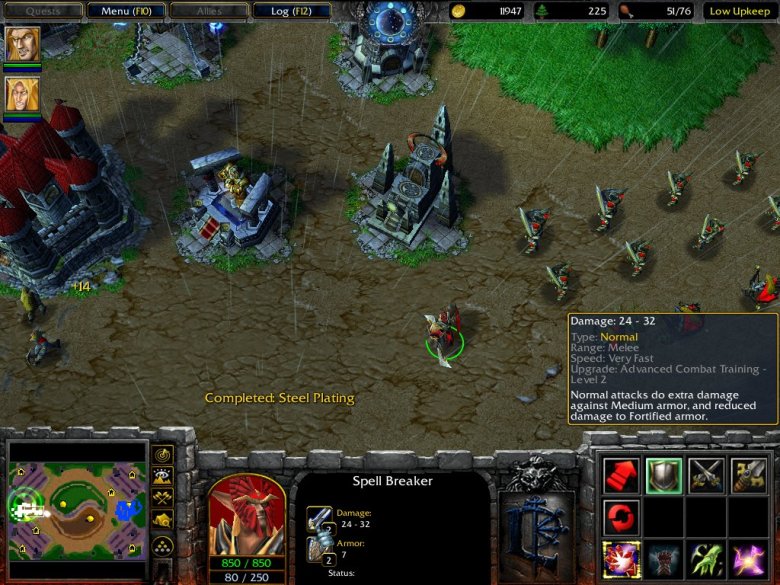Select the red arrow Move command
This screenshot has height=585, width=780.
point(621,476)
